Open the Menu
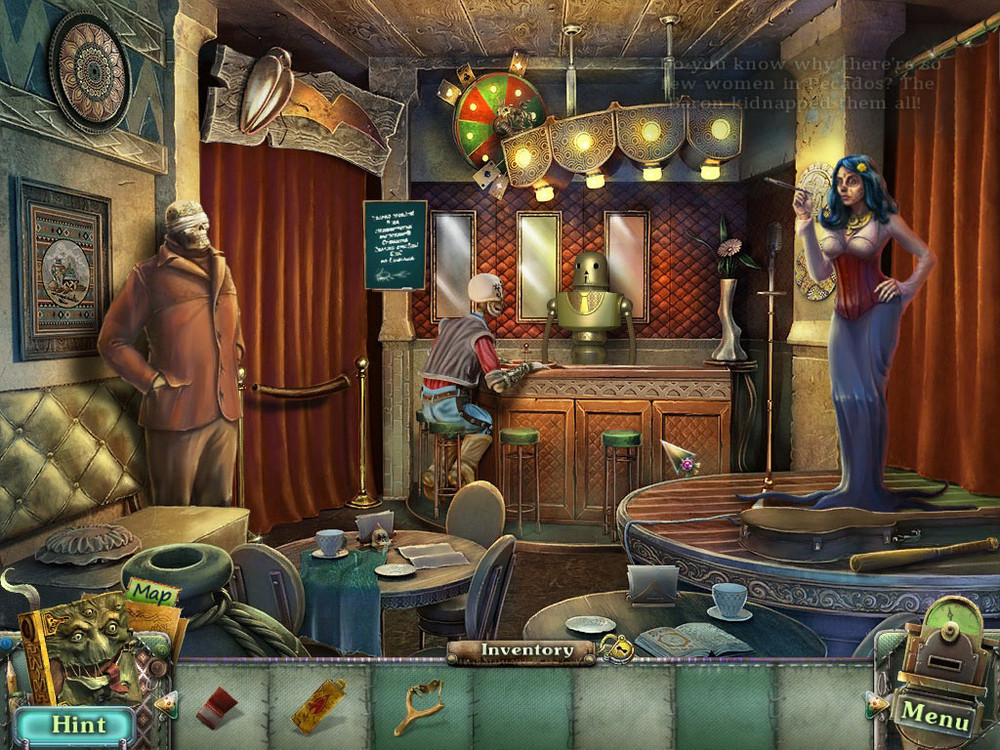 pyautogui.click(x=935, y=716)
